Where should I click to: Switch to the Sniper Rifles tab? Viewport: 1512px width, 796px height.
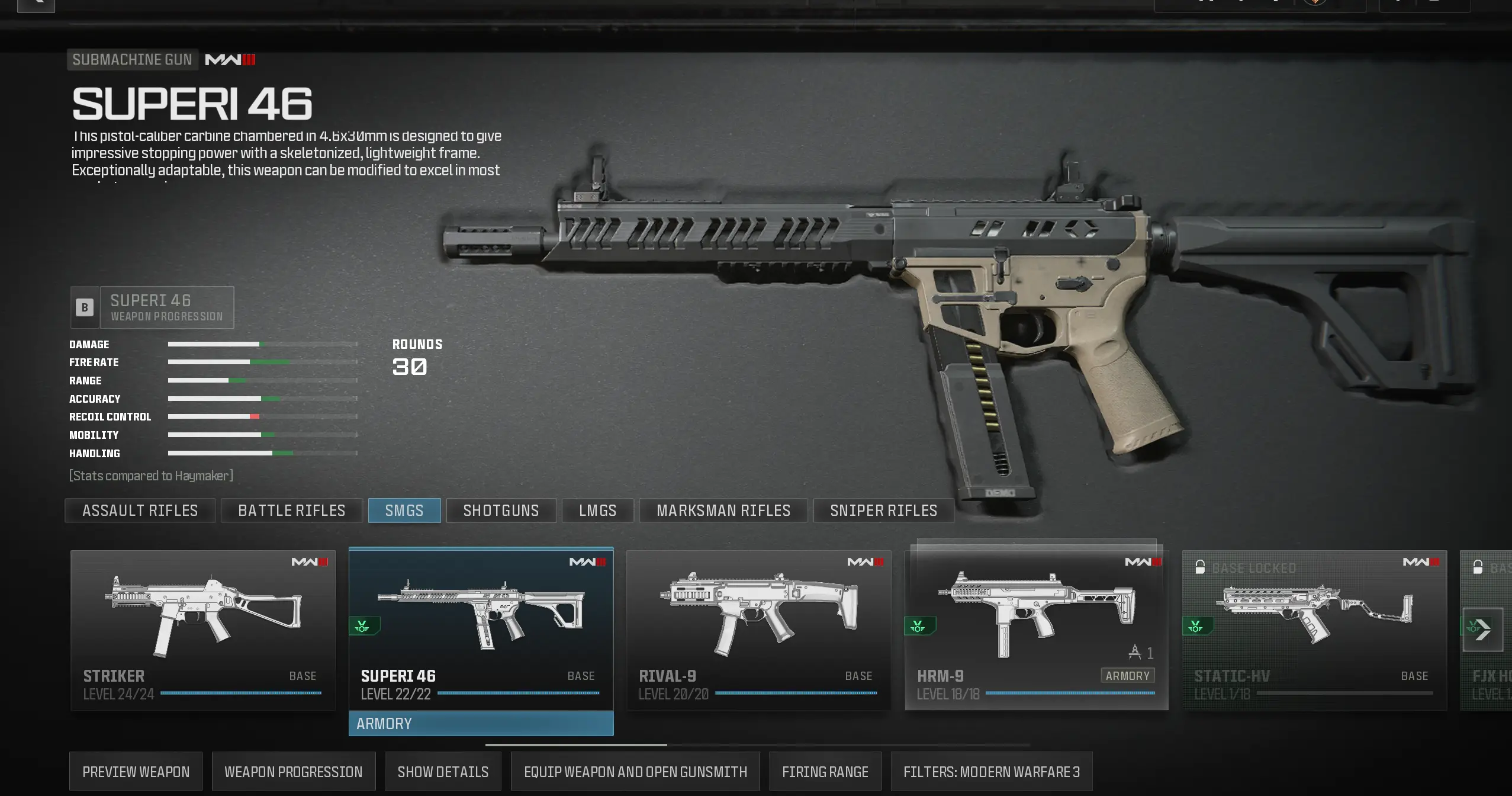coord(883,510)
